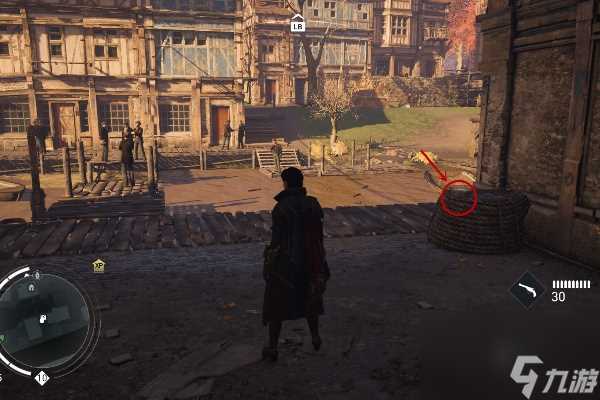Select the revolver weapon icon
Screen dimensions: 600x400
click(x=526, y=290)
